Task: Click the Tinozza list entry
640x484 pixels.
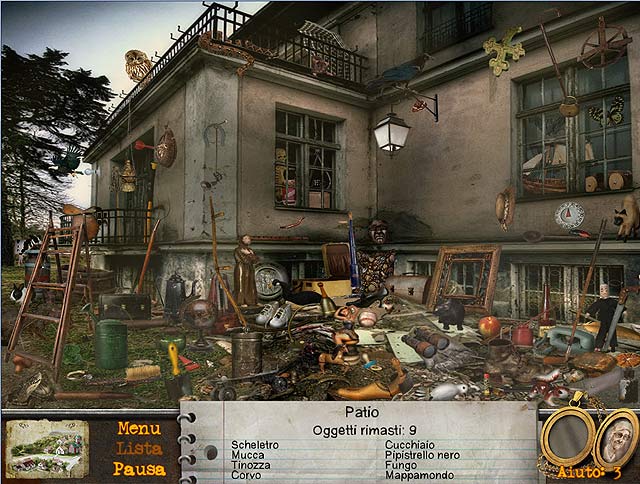Action: [251, 465]
